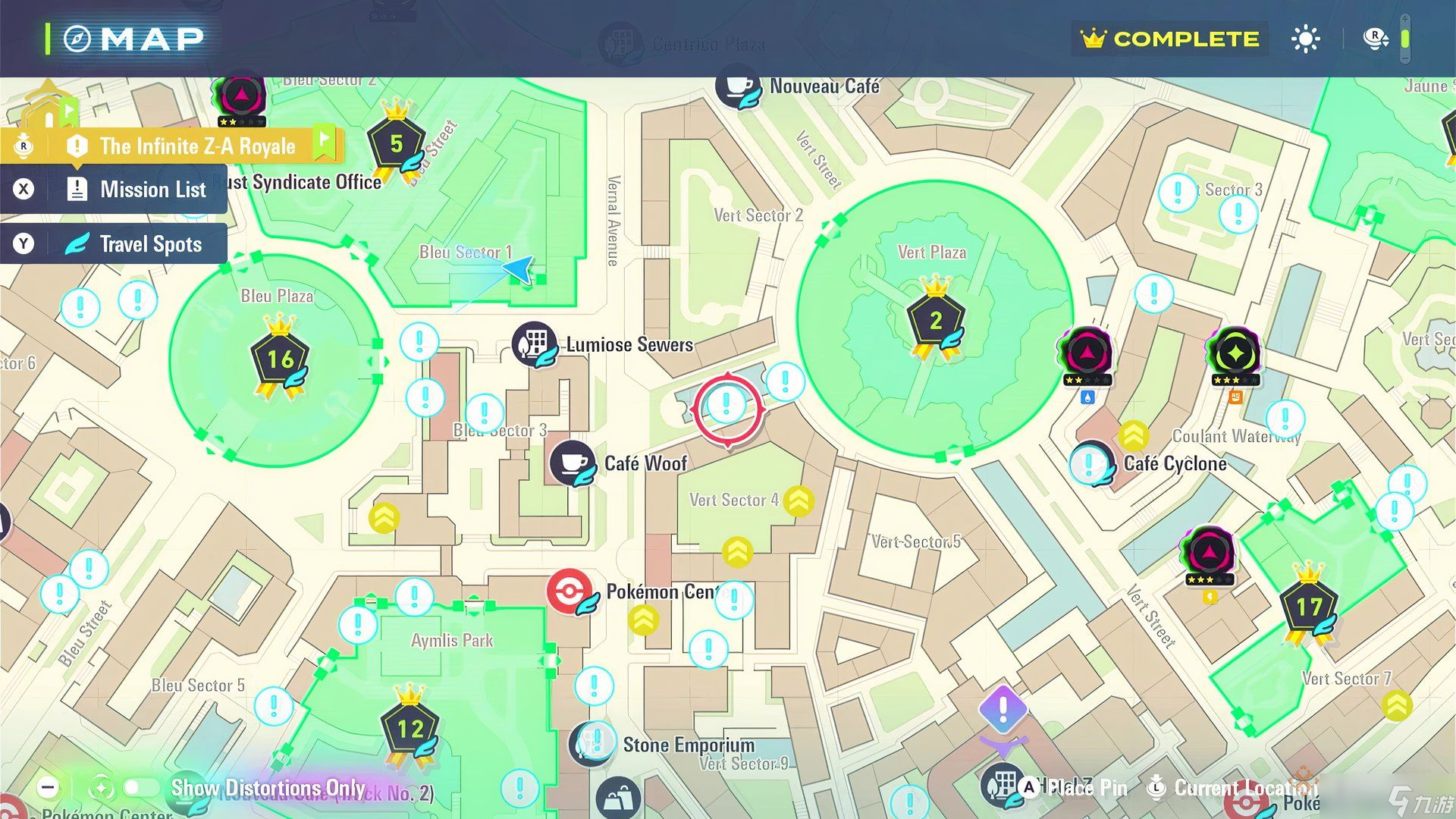Choose the Nouveau Café marker
The height and width of the screenshot is (819, 1456).
point(739,87)
